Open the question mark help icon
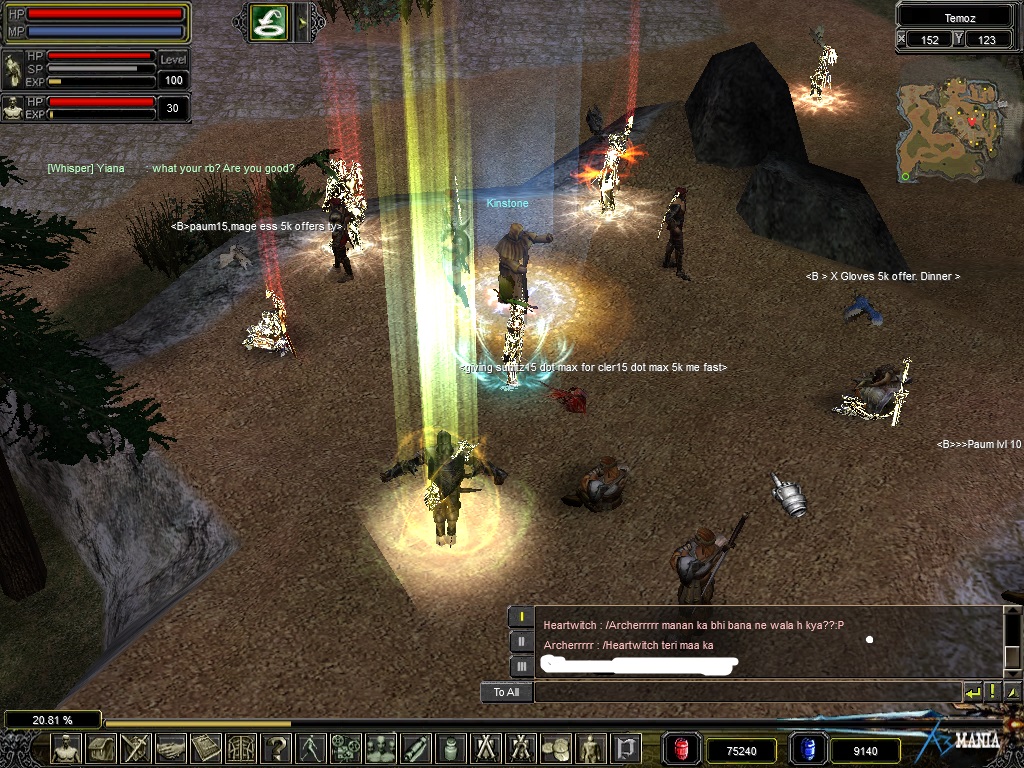The image size is (1024, 768). [x=275, y=748]
